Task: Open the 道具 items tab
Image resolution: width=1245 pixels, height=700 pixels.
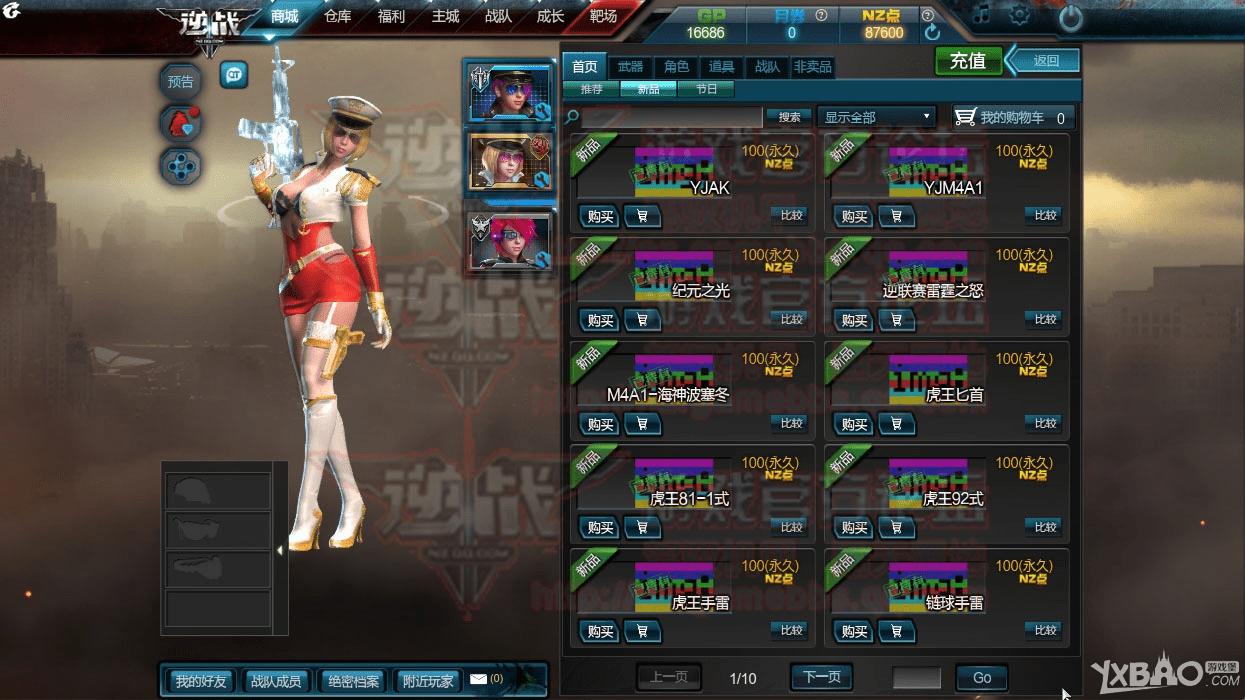Action: (x=721, y=67)
